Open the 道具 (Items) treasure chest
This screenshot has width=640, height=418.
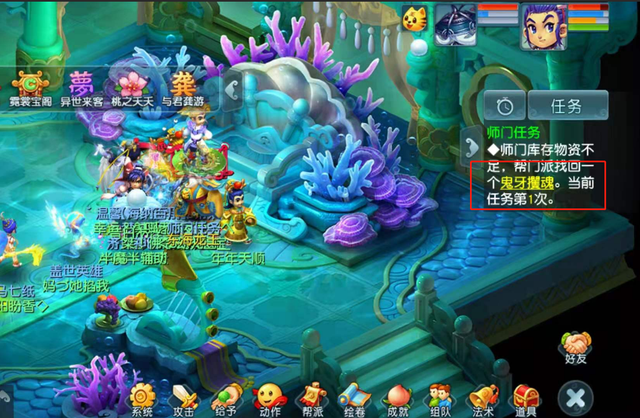[x=526, y=395]
